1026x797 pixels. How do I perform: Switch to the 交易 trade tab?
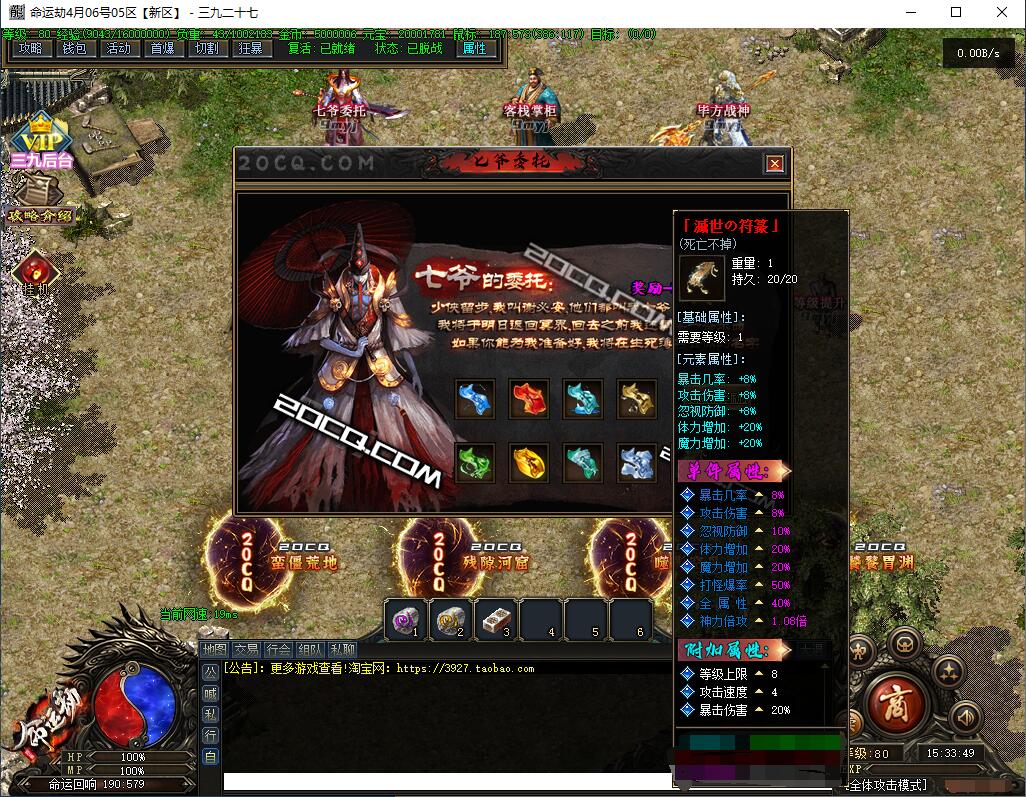(x=246, y=650)
